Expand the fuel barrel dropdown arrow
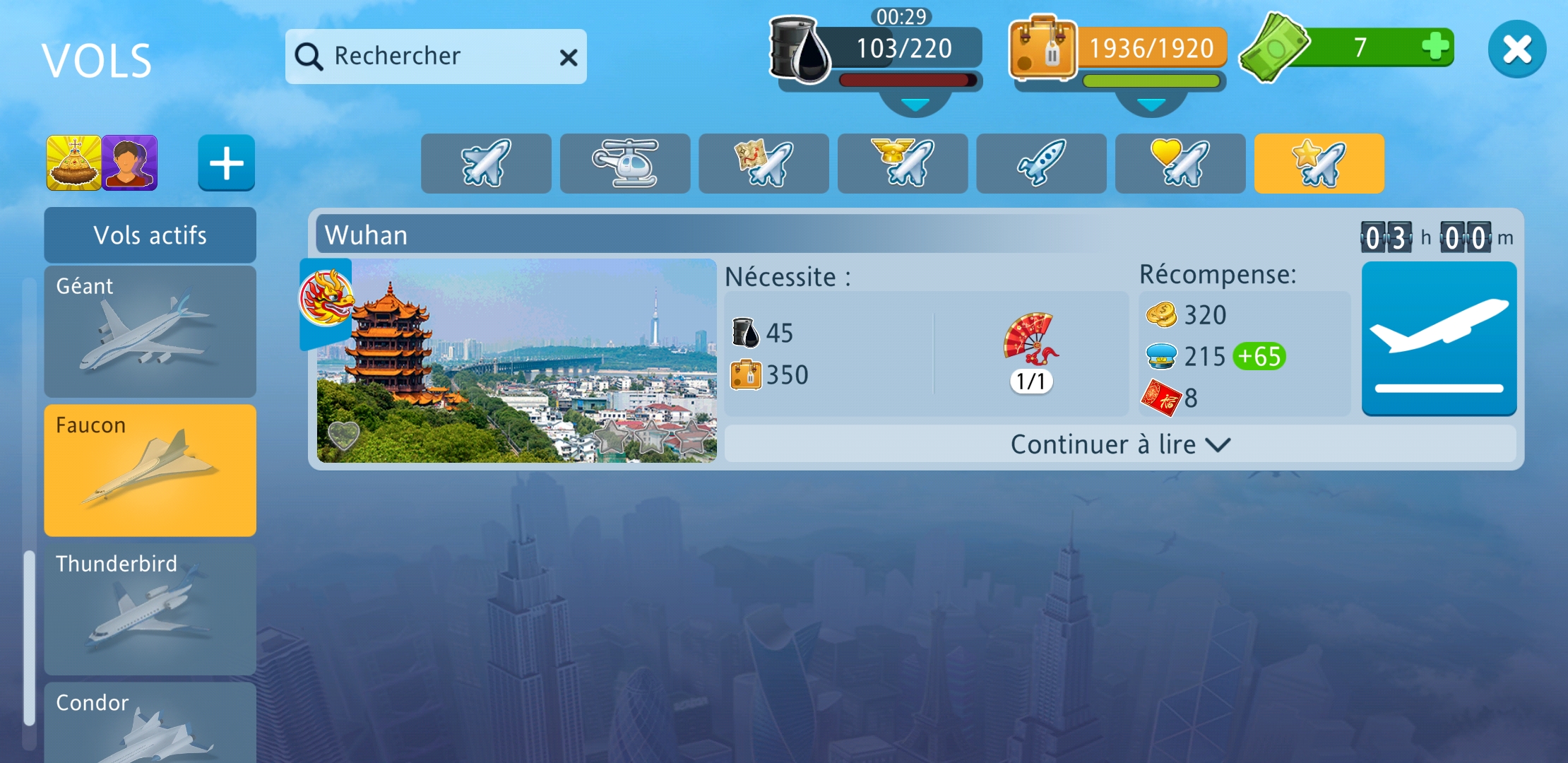This screenshot has height=763, width=1568. (915, 105)
